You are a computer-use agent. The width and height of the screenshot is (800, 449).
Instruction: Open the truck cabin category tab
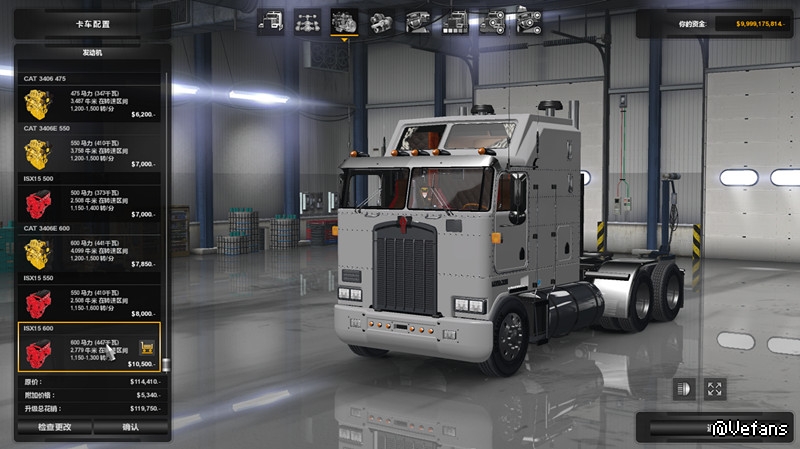pyautogui.click(x=270, y=21)
